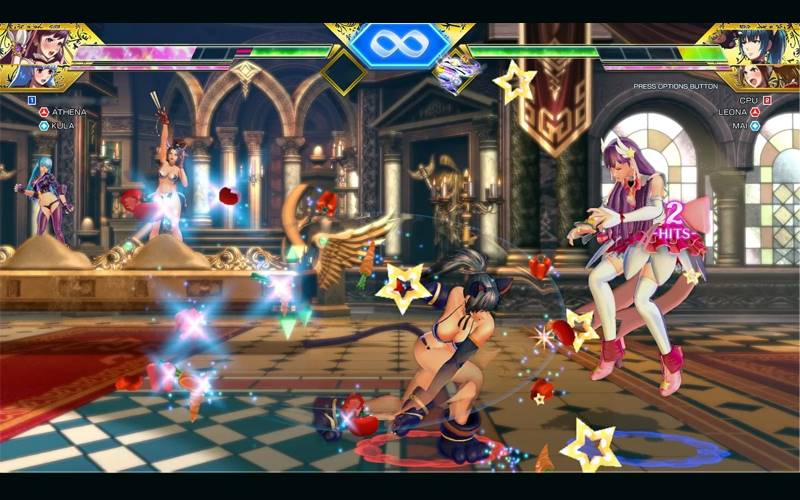
Task: Activate the CPU's held item diamond icon
Action: click(x=453, y=73)
